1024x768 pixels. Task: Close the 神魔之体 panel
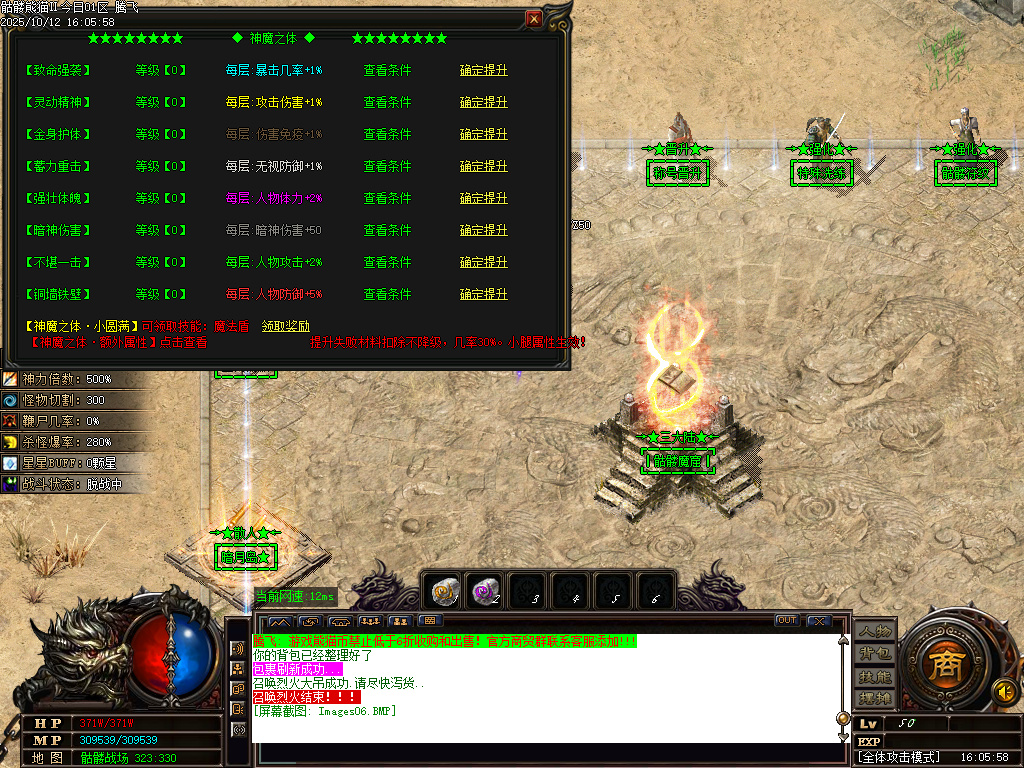point(534,19)
